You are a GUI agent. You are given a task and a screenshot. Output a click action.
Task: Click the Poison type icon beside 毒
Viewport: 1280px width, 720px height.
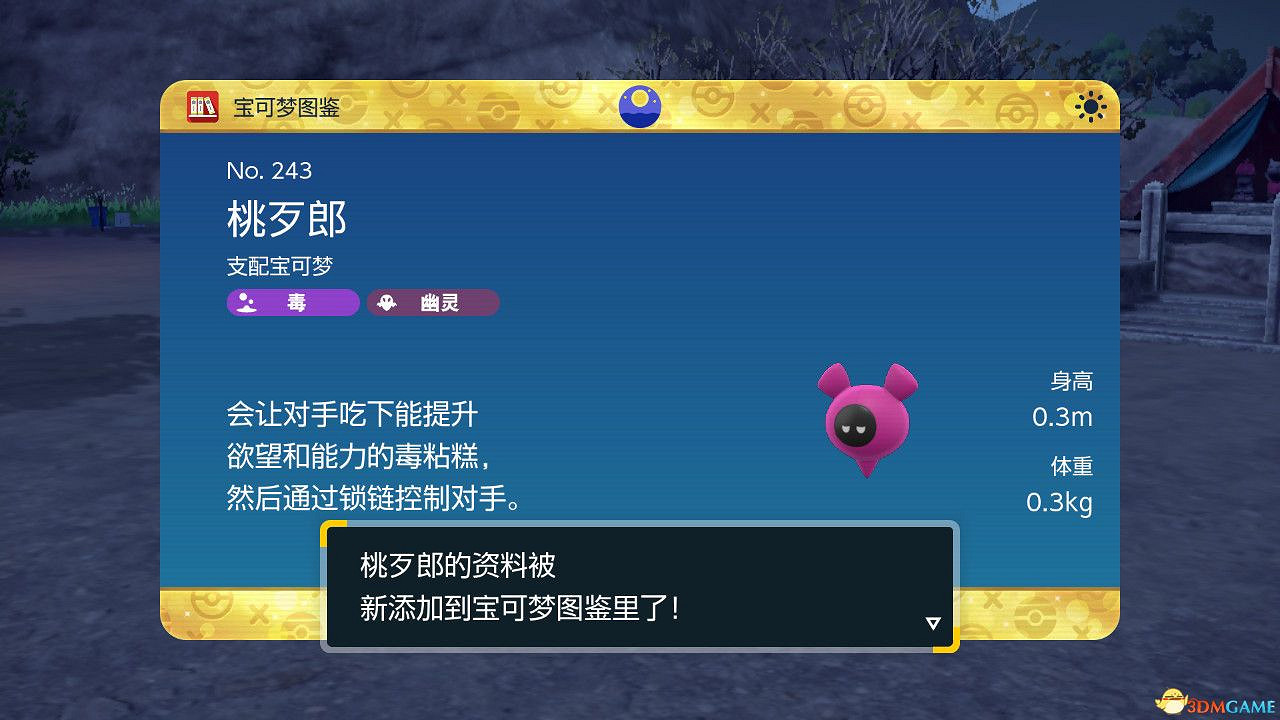[246, 303]
